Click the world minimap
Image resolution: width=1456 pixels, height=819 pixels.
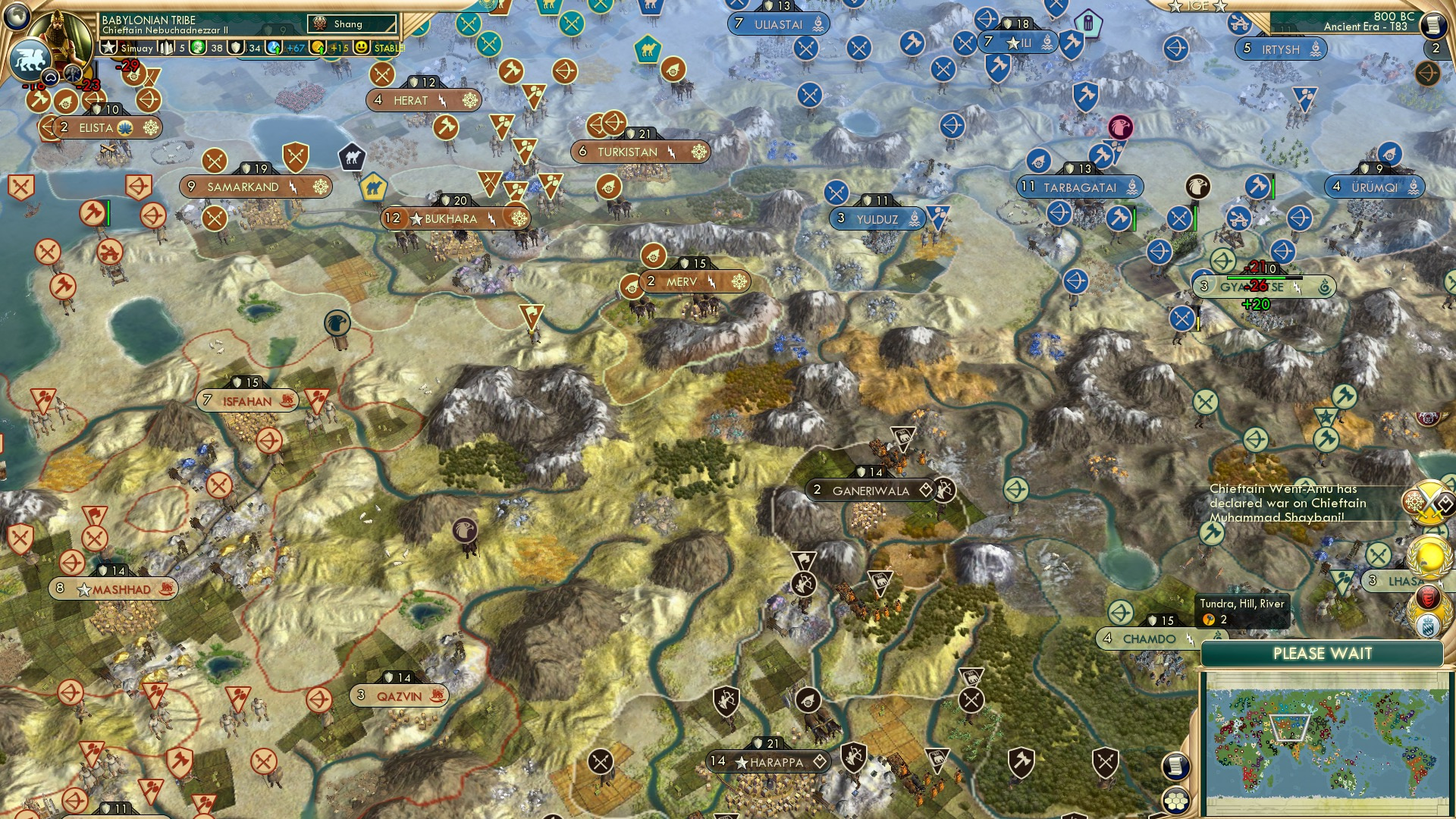(1323, 743)
